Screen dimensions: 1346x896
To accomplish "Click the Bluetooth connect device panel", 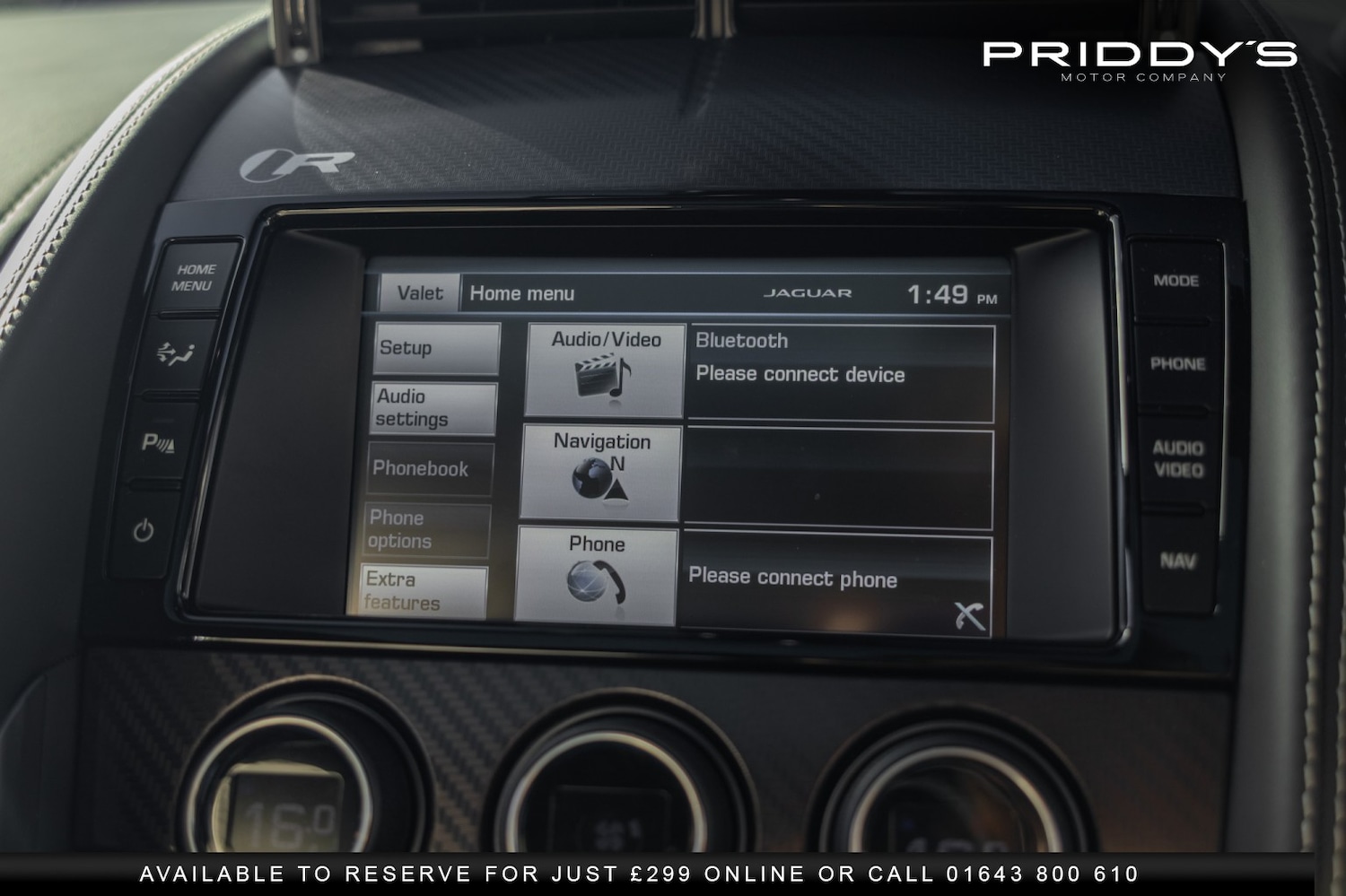I will pyautogui.click(x=841, y=373).
